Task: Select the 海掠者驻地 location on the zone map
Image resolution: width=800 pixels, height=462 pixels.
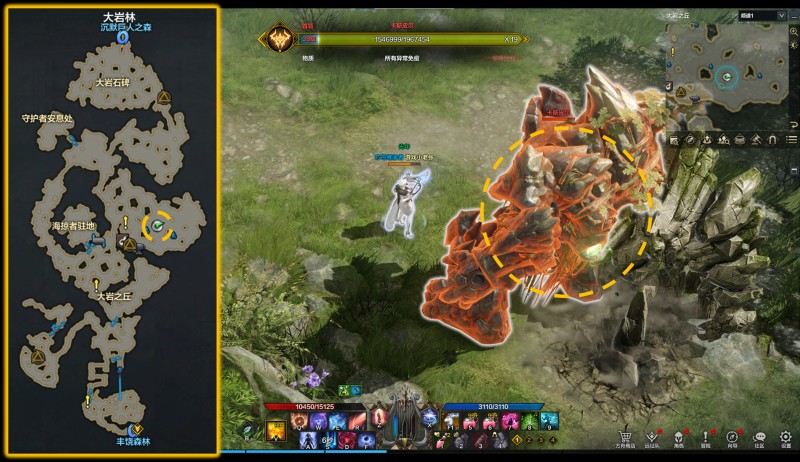Action: click(x=74, y=226)
